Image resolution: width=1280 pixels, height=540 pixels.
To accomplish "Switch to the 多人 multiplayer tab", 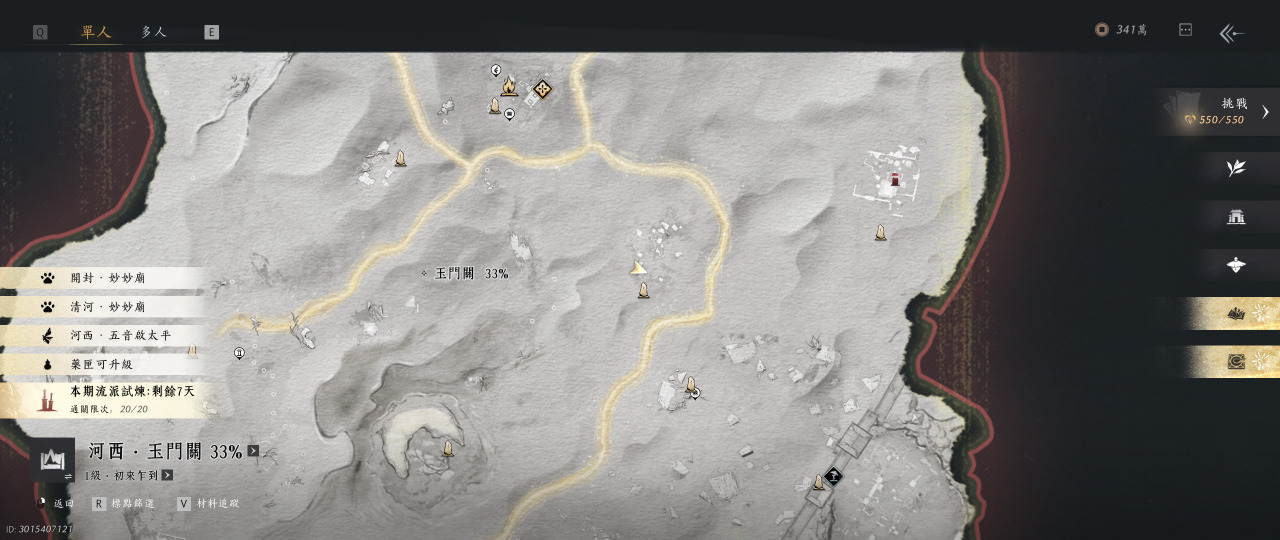I will click(154, 32).
